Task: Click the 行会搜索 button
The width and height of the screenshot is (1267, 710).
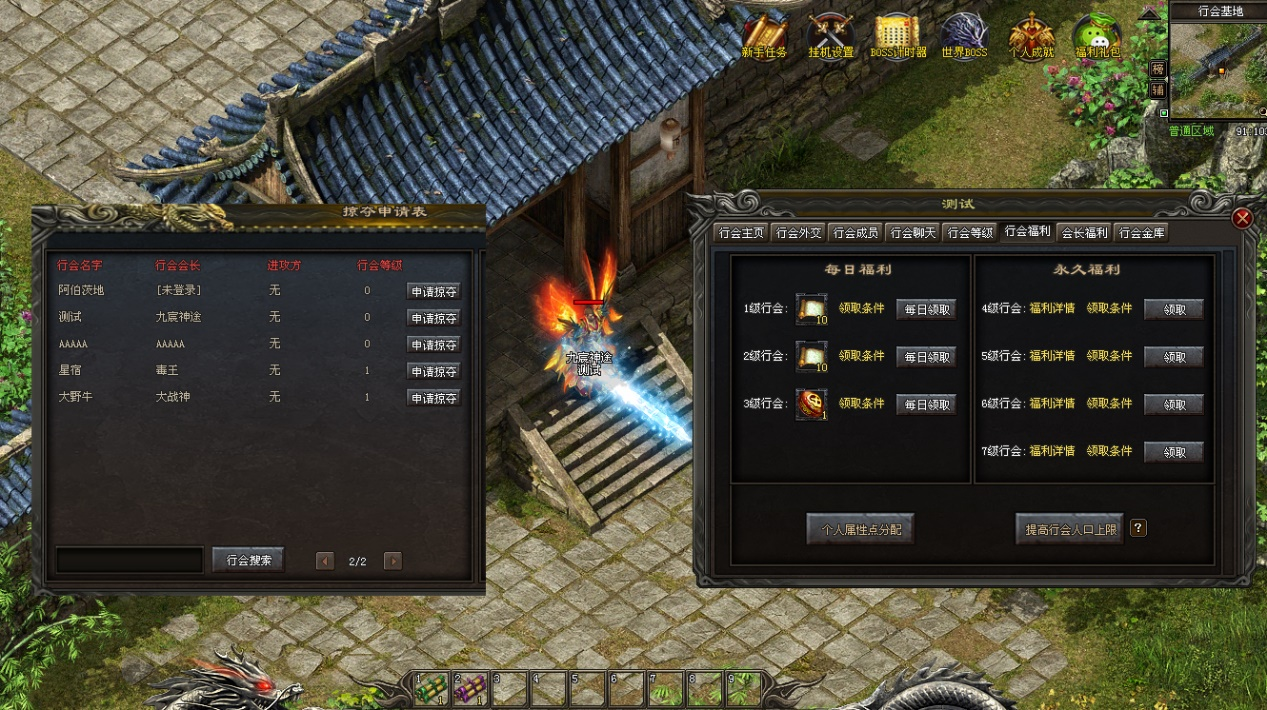Action: (248, 560)
